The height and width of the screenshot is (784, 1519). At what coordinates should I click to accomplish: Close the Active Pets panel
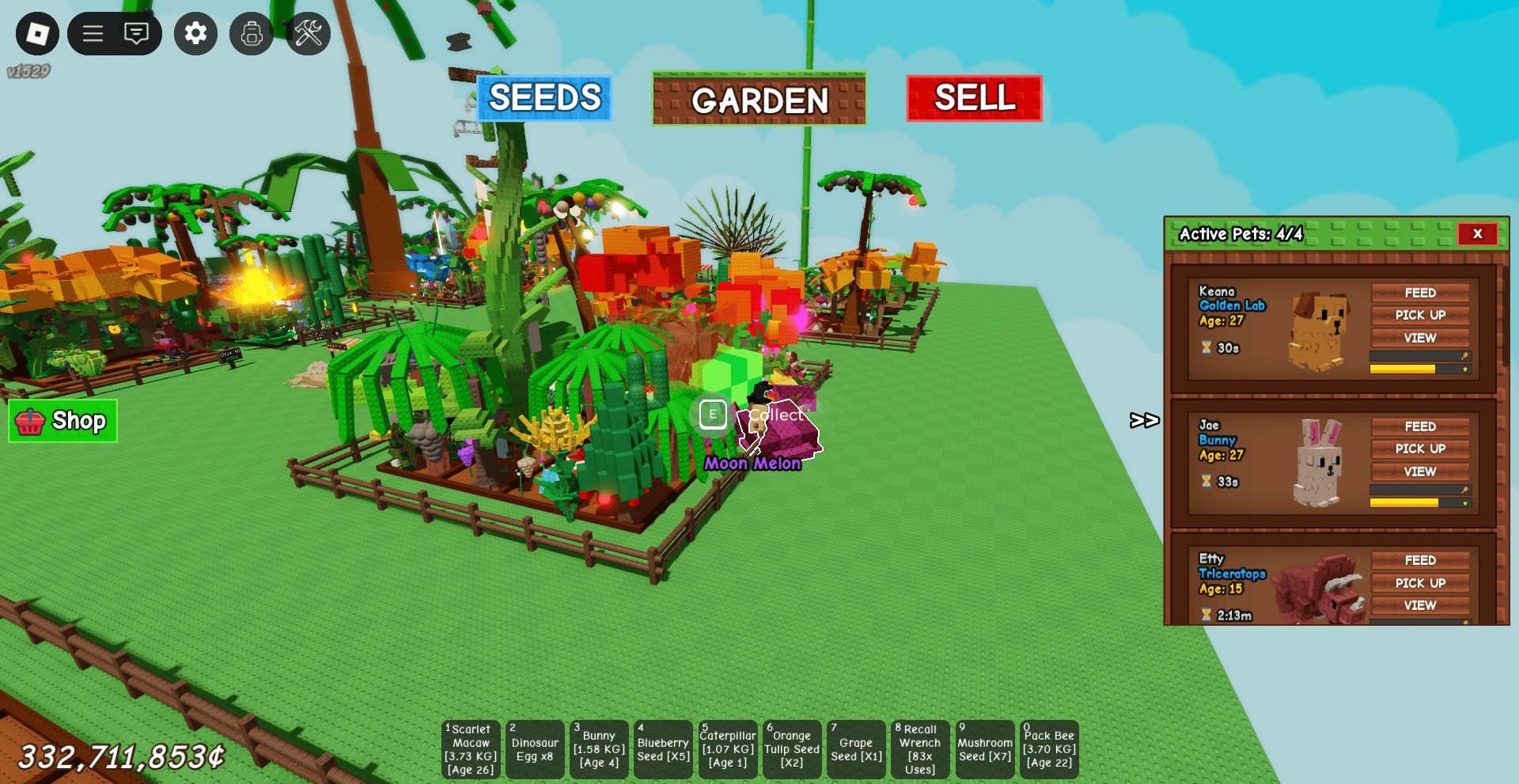(1477, 233)
